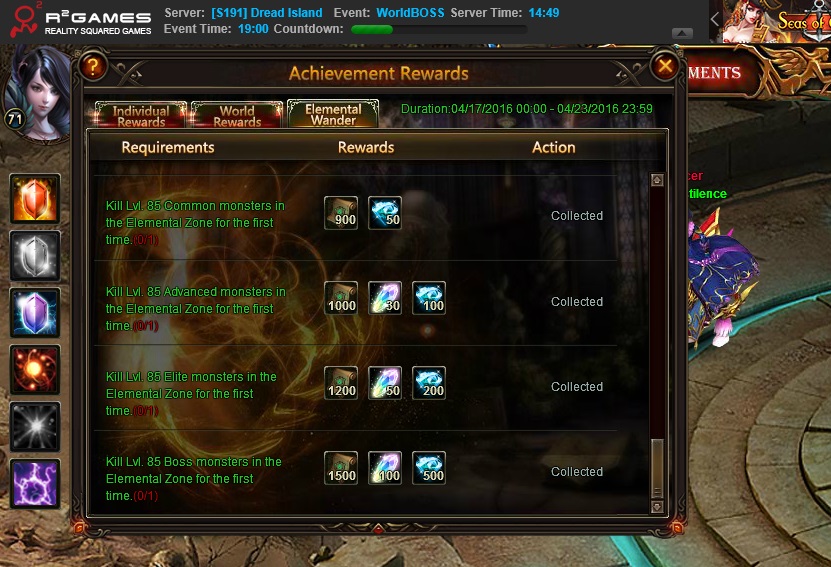831x567 pixels.
Task: Select the white starburst icon
Action: [35, 426]
